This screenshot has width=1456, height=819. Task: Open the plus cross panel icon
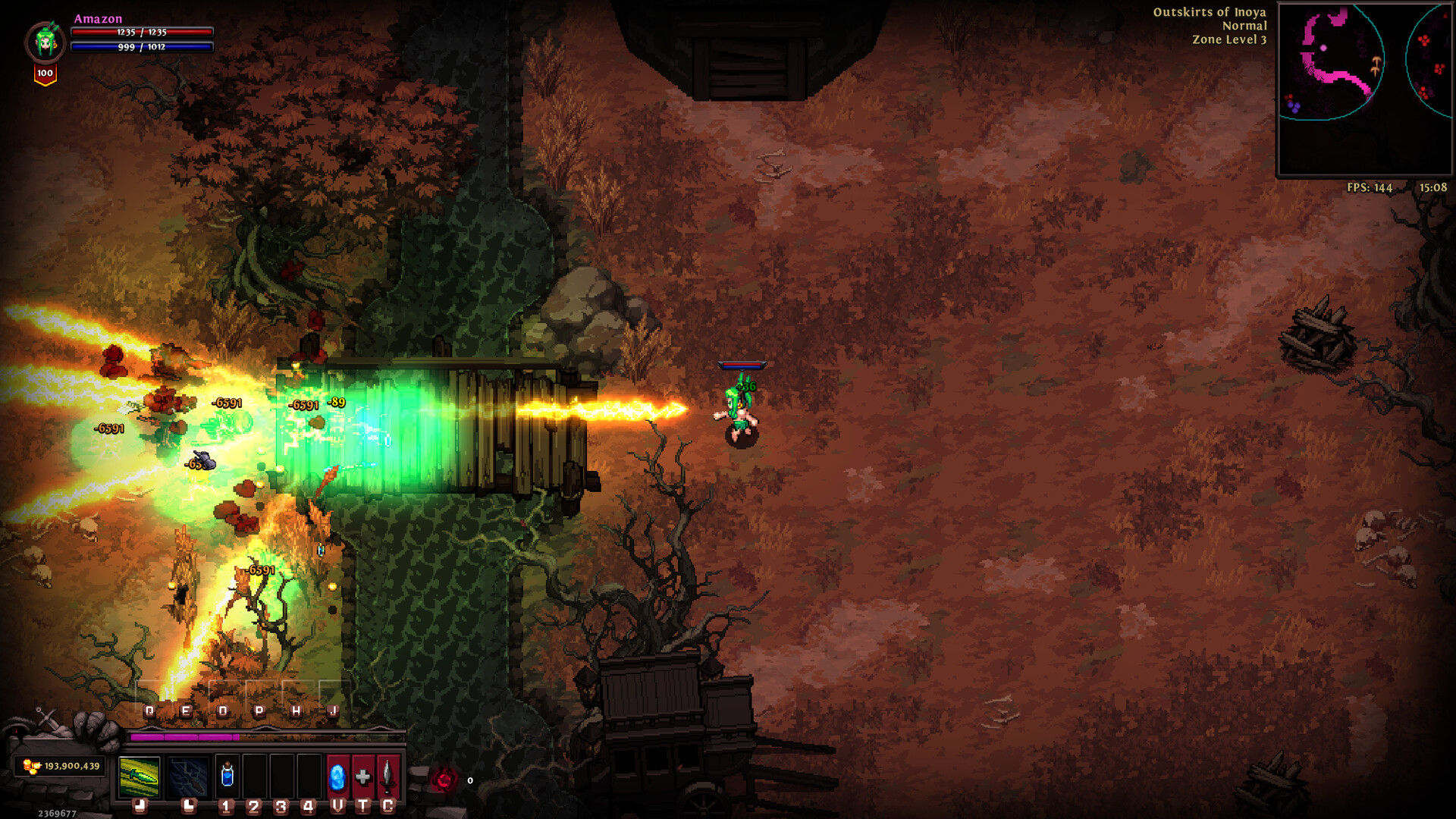click(363, 777)
